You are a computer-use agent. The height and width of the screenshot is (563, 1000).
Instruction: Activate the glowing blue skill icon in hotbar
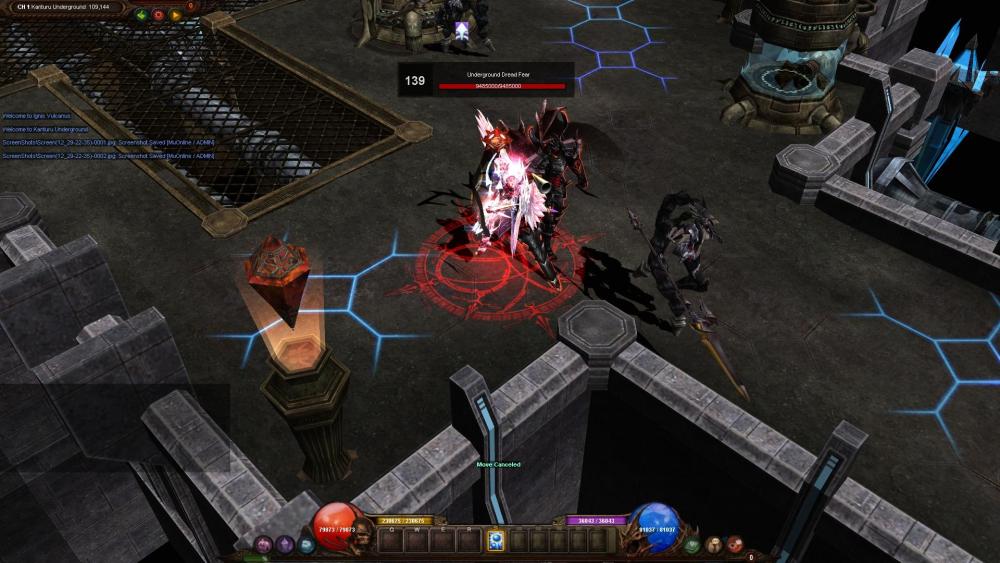[495, 541]
